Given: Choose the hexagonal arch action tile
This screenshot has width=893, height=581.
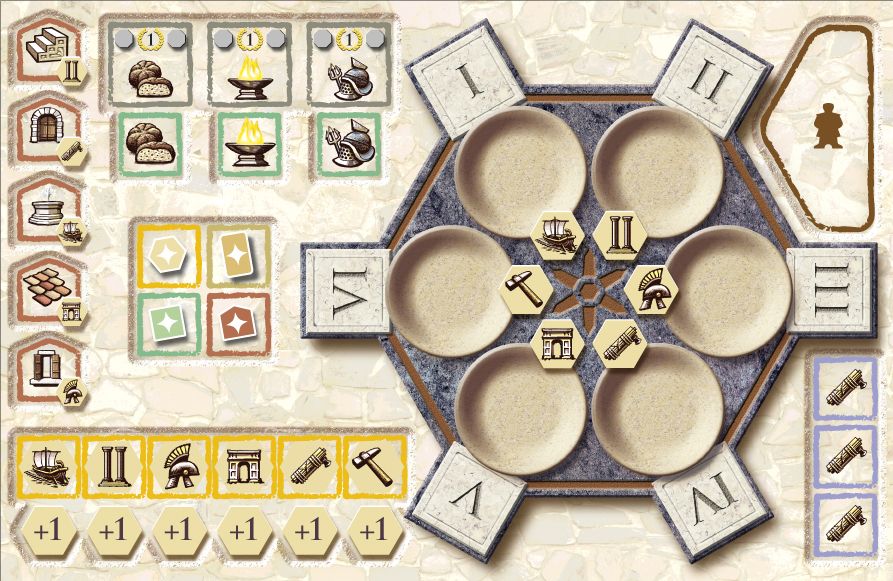Looking at the screenshot, I should (x=559, y=342).
